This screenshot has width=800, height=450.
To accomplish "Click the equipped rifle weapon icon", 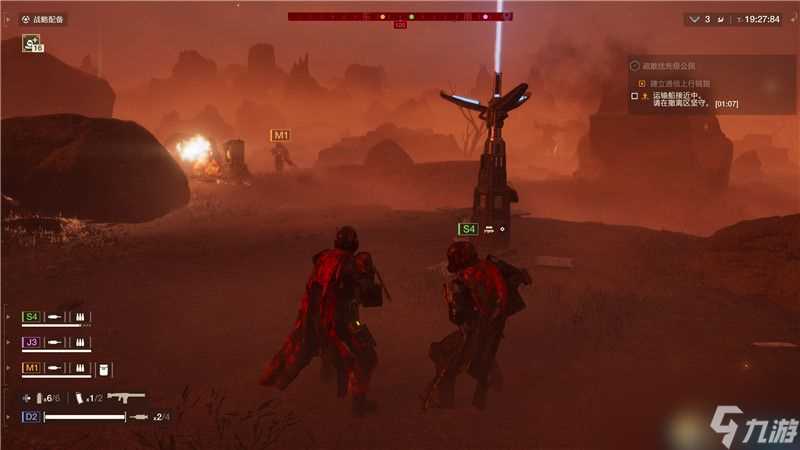I will [x=126, y=397].
